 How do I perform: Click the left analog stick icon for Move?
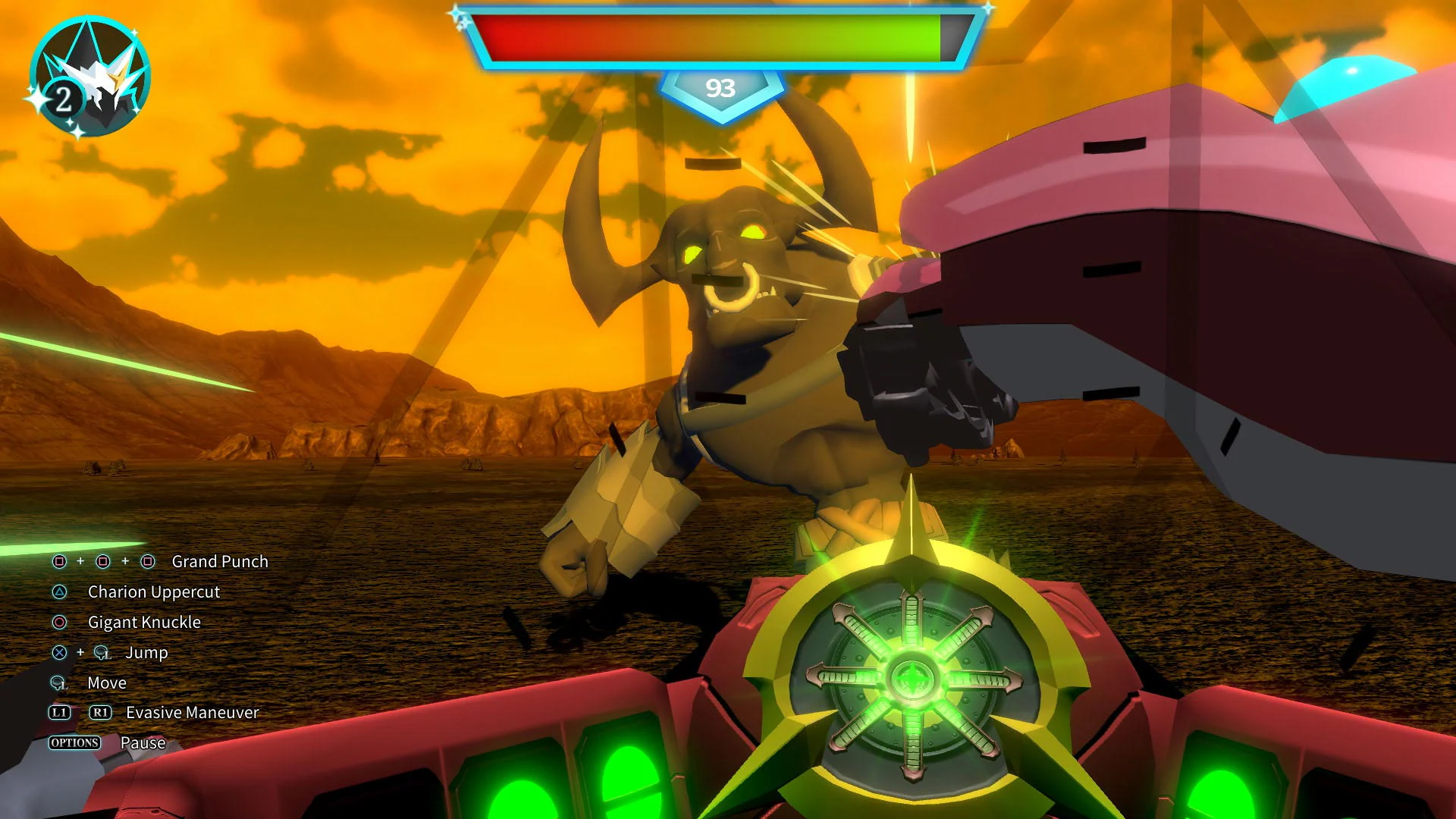coord(58,682)
